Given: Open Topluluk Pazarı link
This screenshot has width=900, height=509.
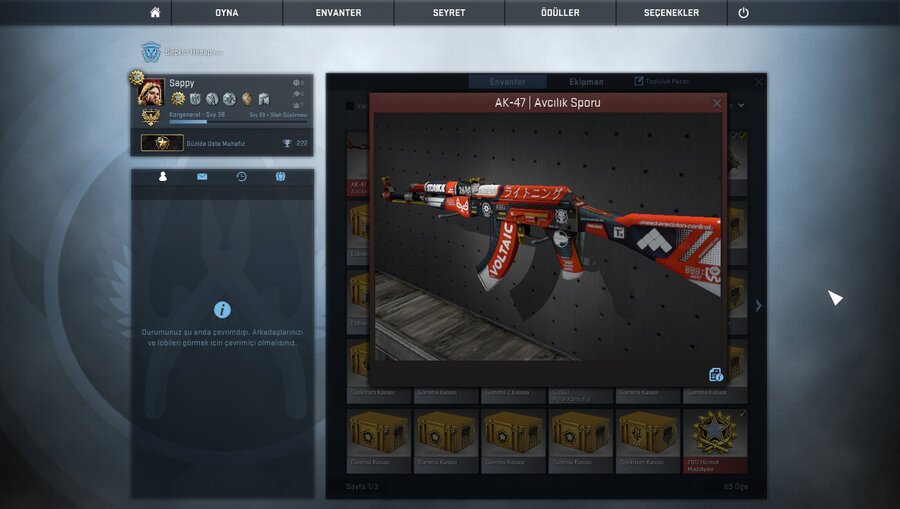Looking at the screenshot, I should coord(662,82).
